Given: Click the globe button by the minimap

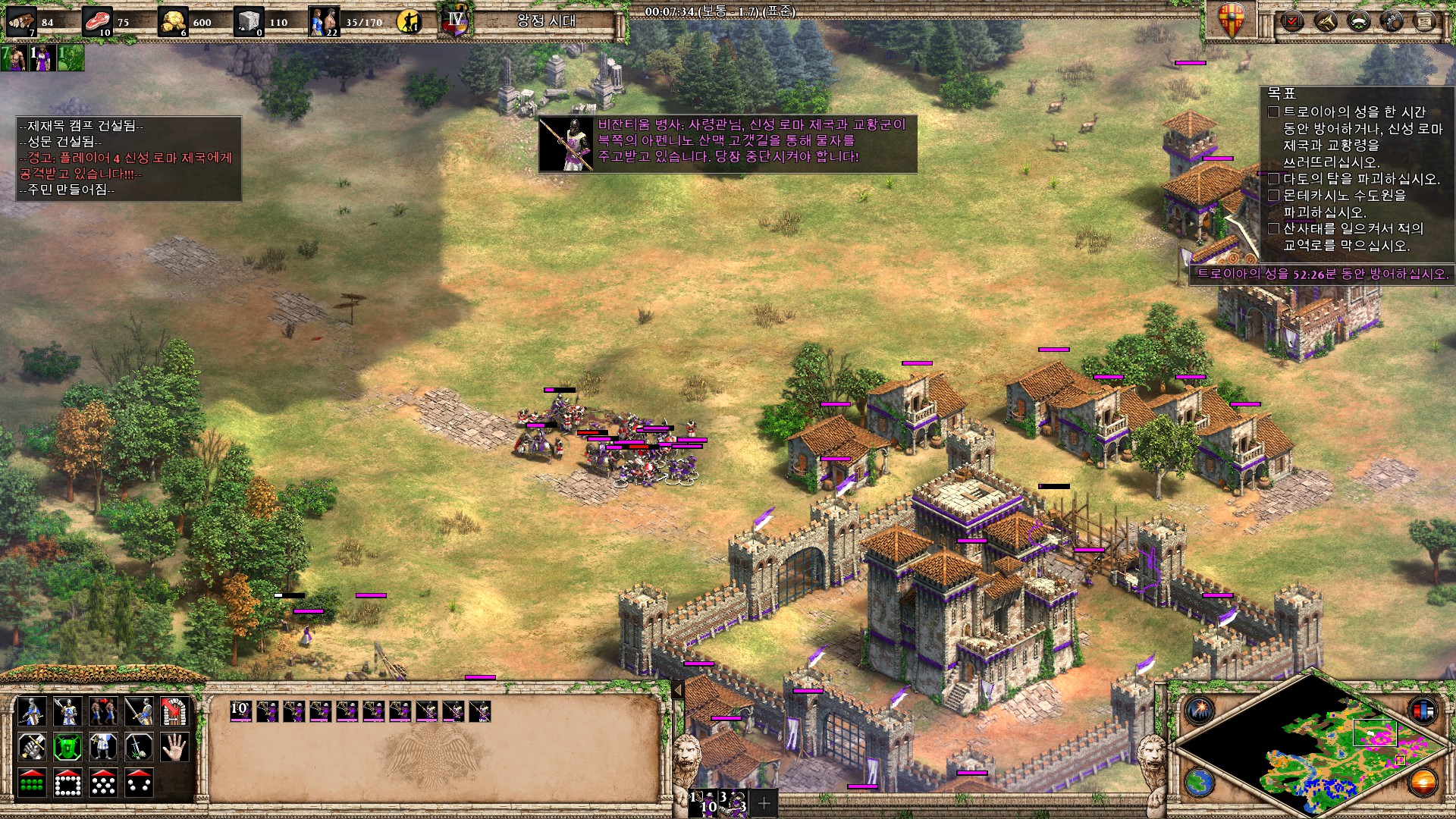Looking at the screenshot, I should click(1200, 783).
